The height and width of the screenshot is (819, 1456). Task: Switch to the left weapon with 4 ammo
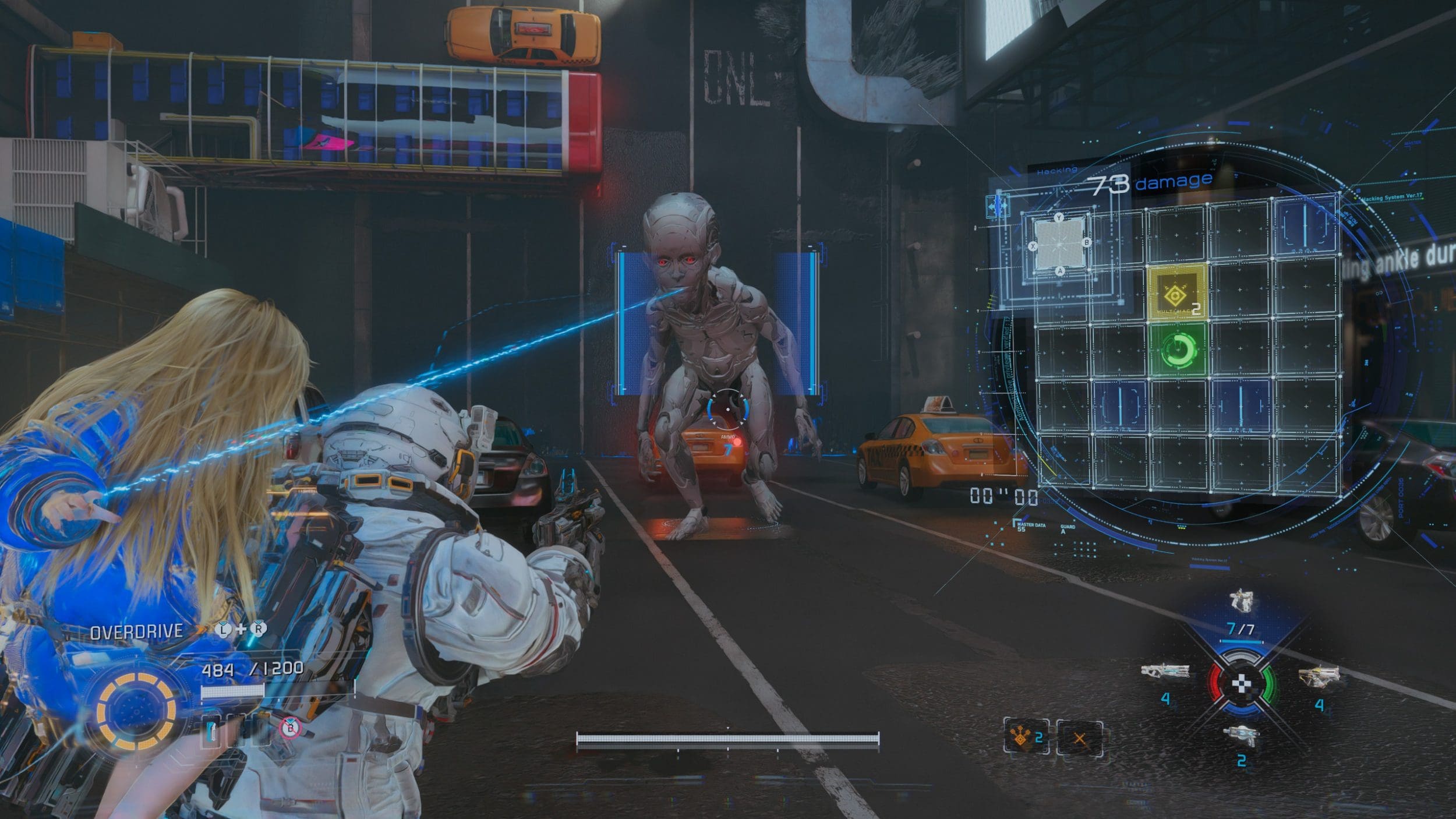pos(1164,673)
